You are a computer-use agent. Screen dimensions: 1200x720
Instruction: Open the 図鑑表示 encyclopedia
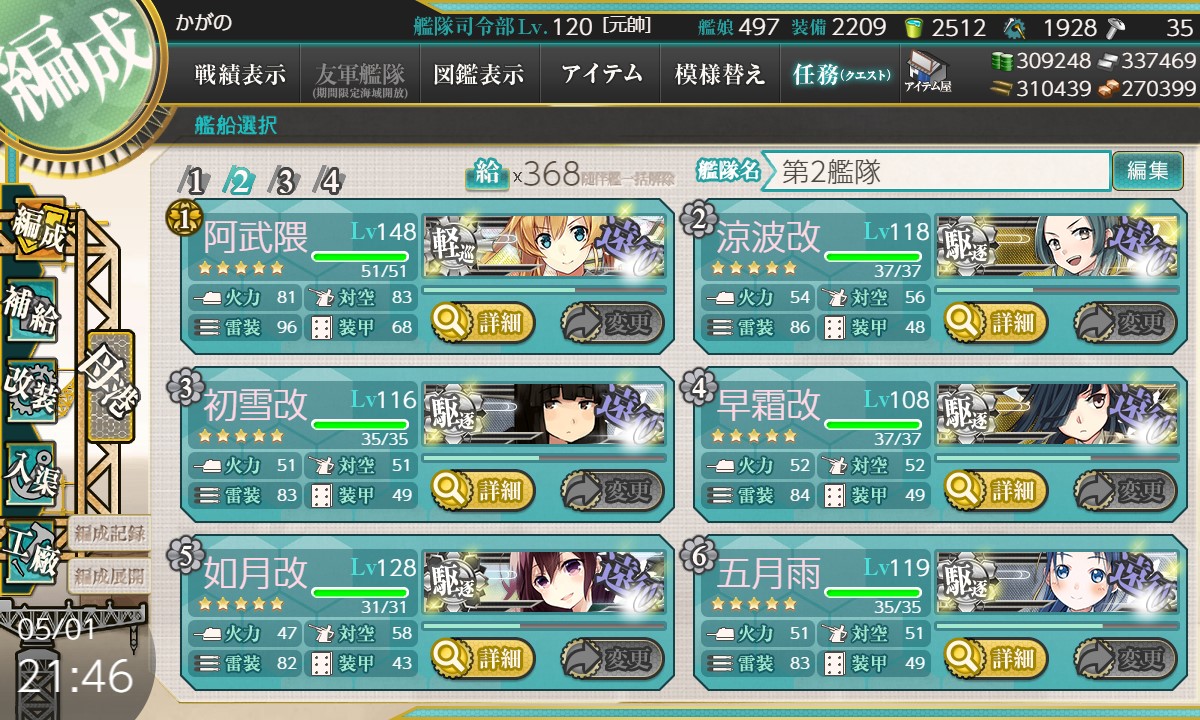coord(479,75)
